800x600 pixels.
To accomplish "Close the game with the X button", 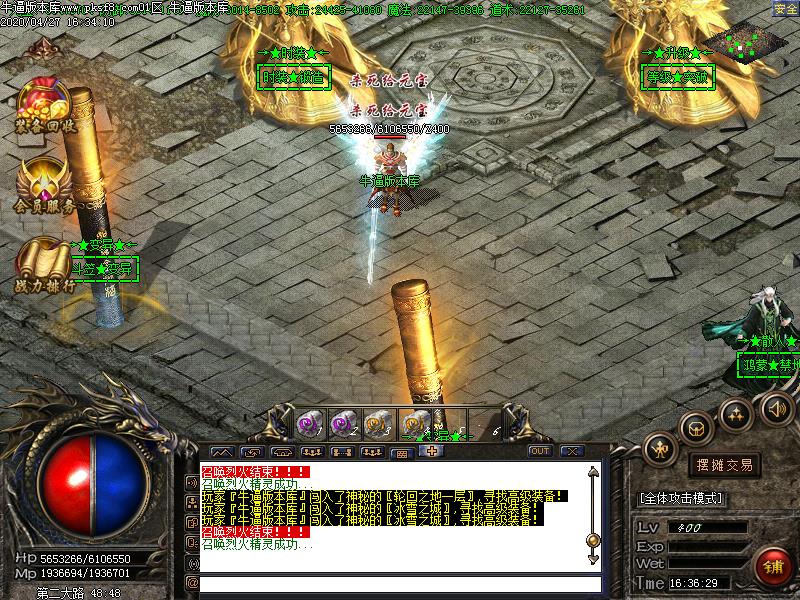I will tap(571, 451).
